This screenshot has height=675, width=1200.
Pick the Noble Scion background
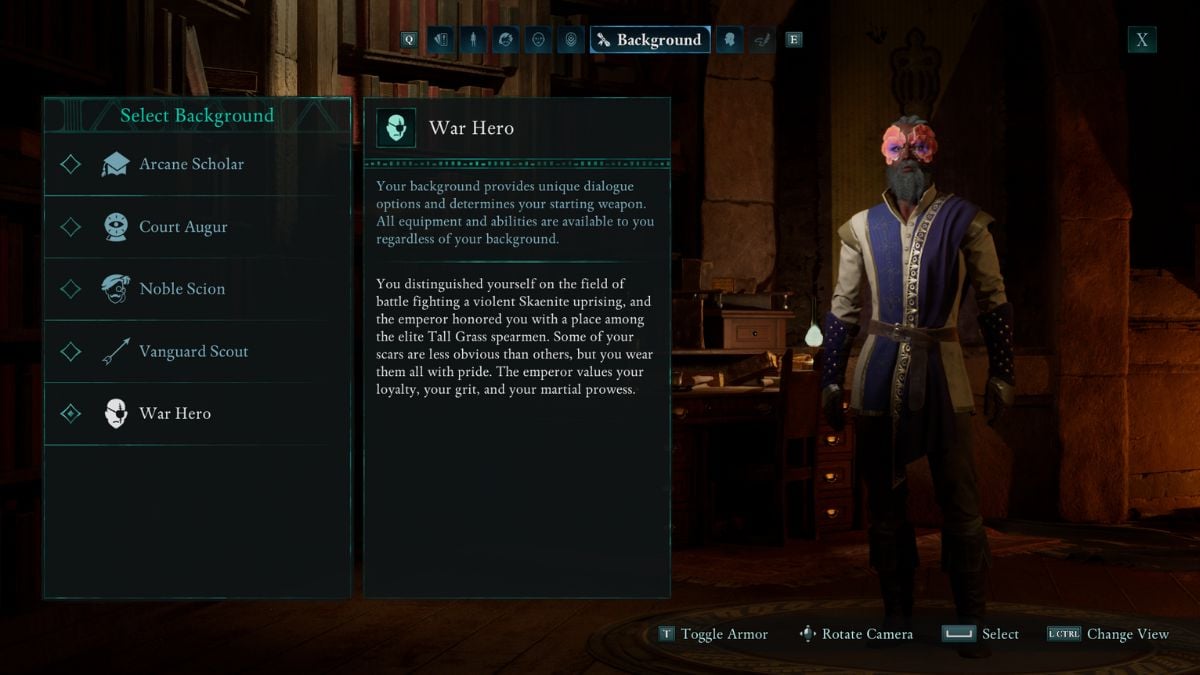(182, 289)
